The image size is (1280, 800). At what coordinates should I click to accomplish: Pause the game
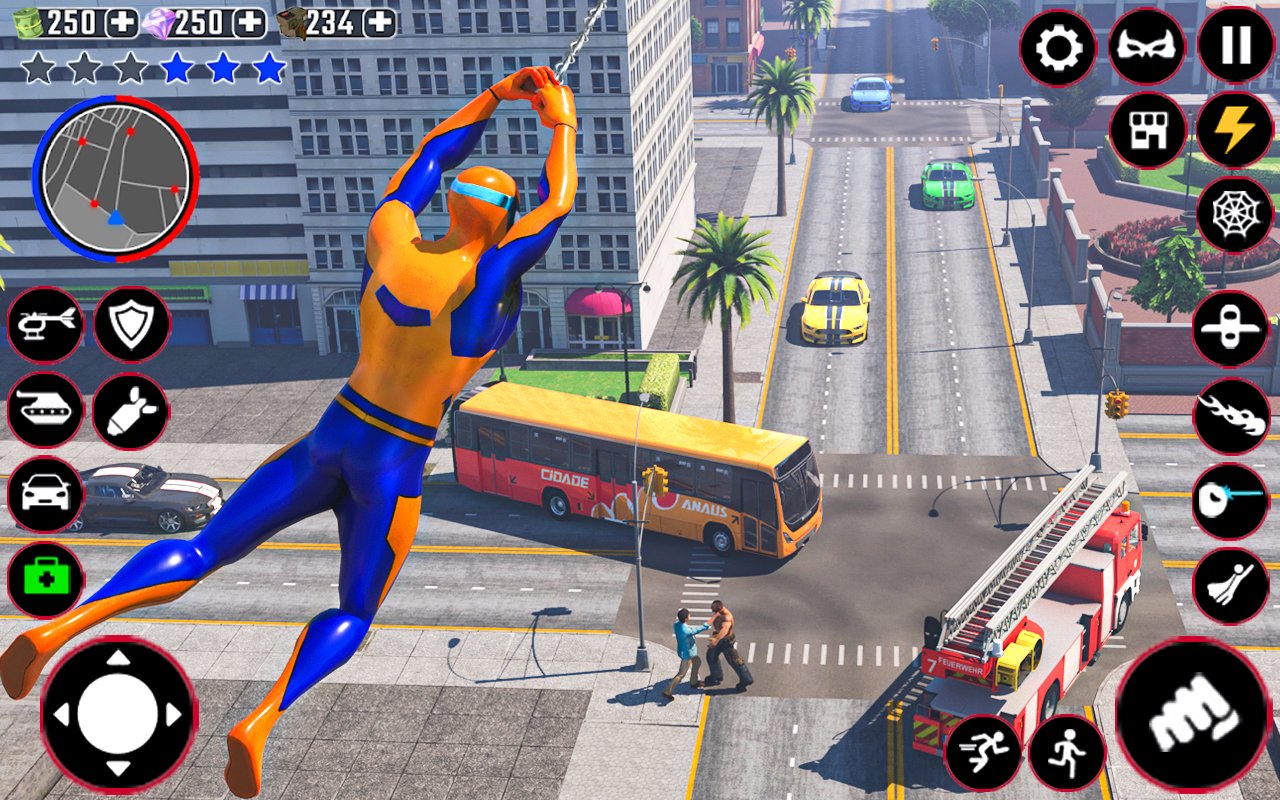tap(1235, 45)
